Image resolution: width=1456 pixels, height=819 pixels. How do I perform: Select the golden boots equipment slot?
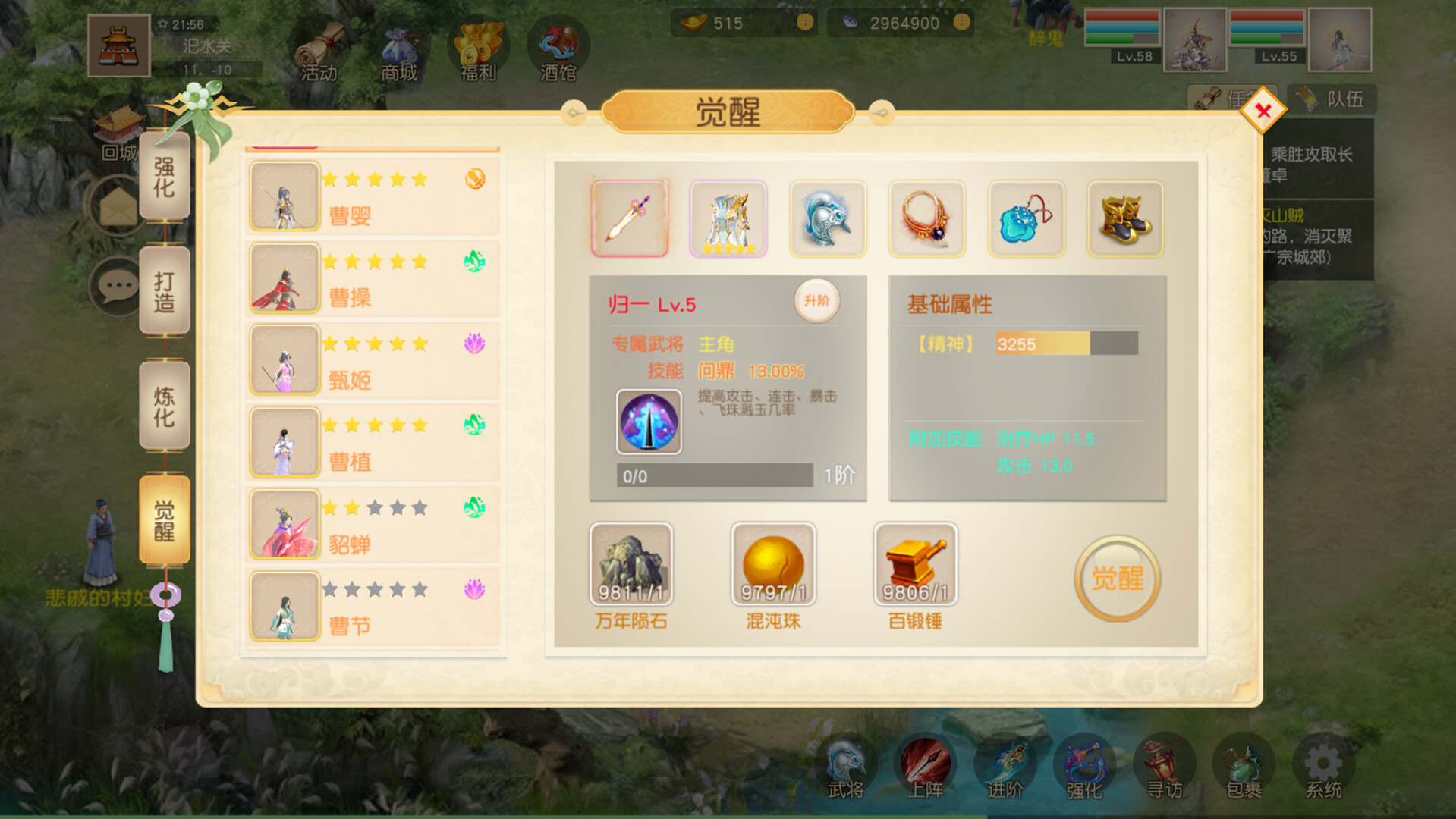pos(1126,218)
